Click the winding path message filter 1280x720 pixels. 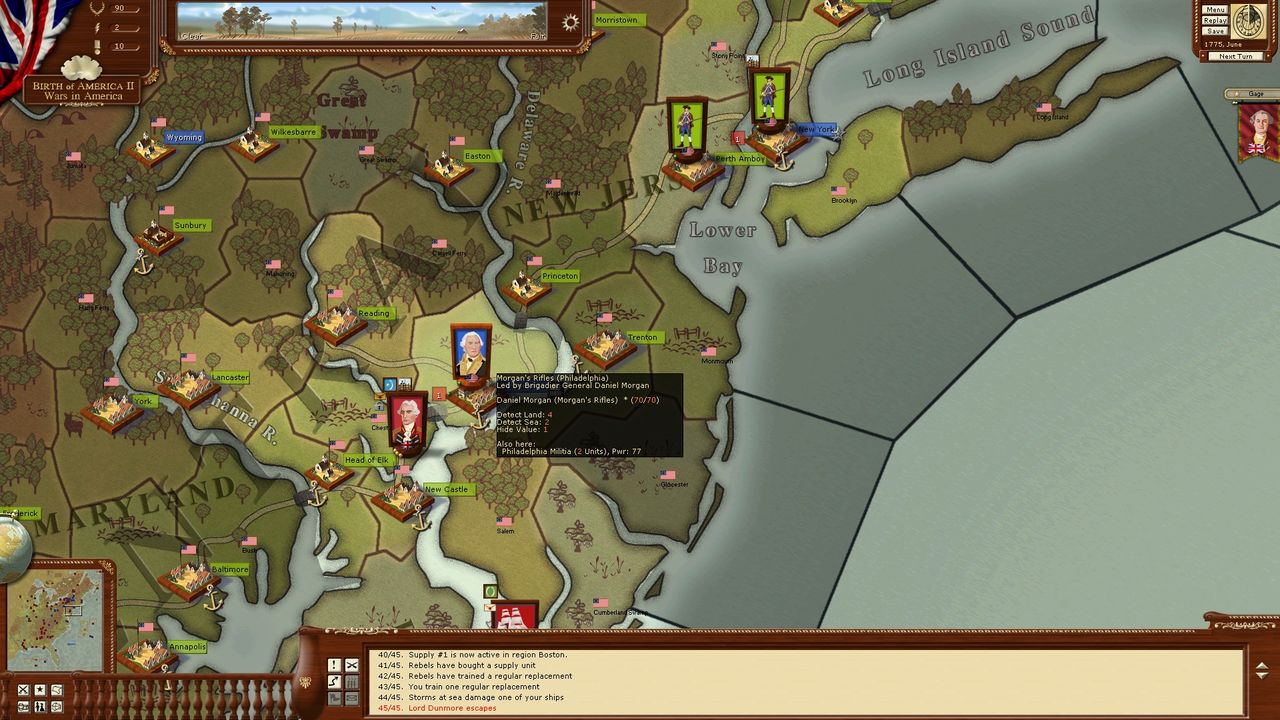(x=334, y=682)
